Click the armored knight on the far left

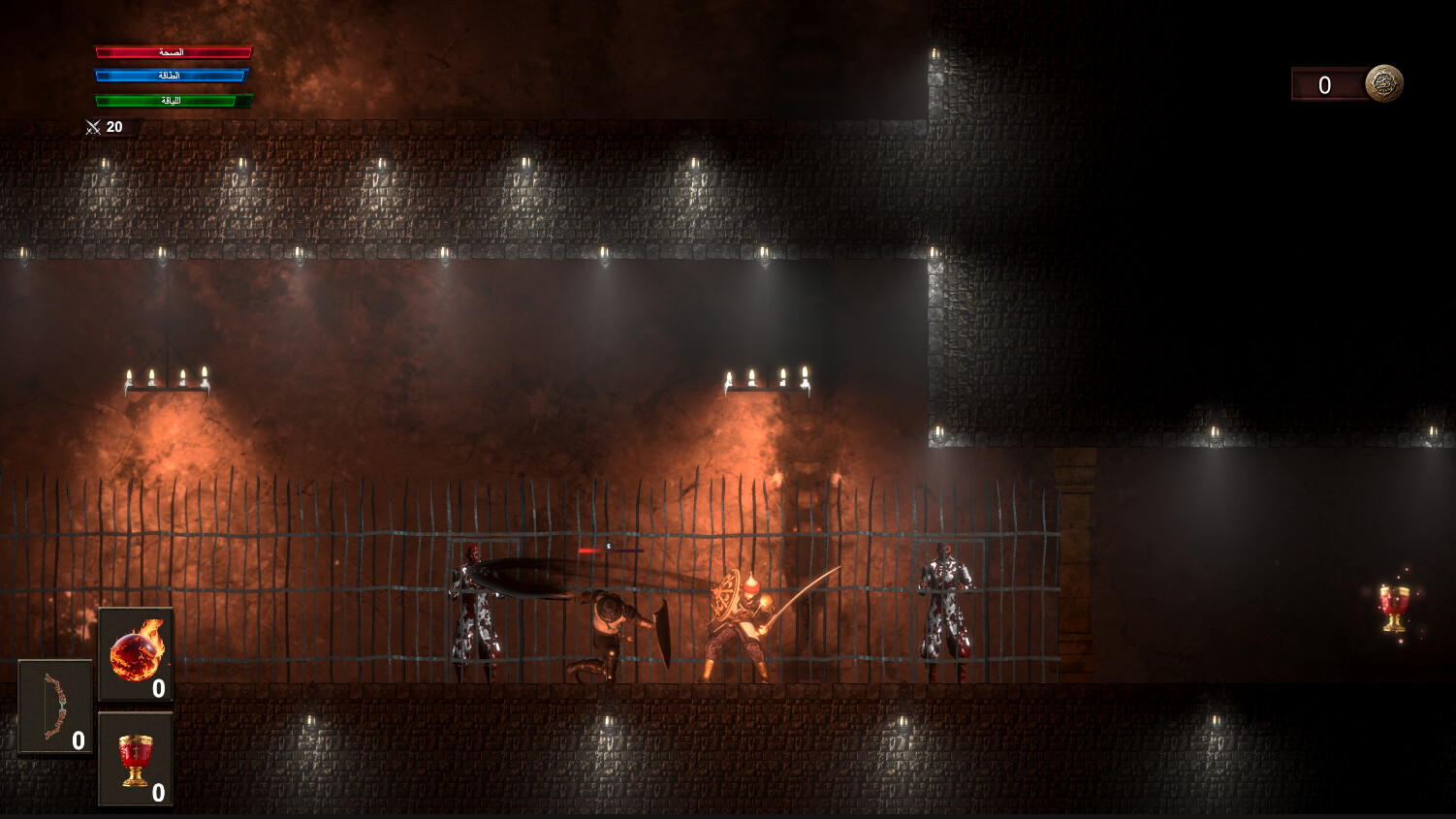click(475, 611)
